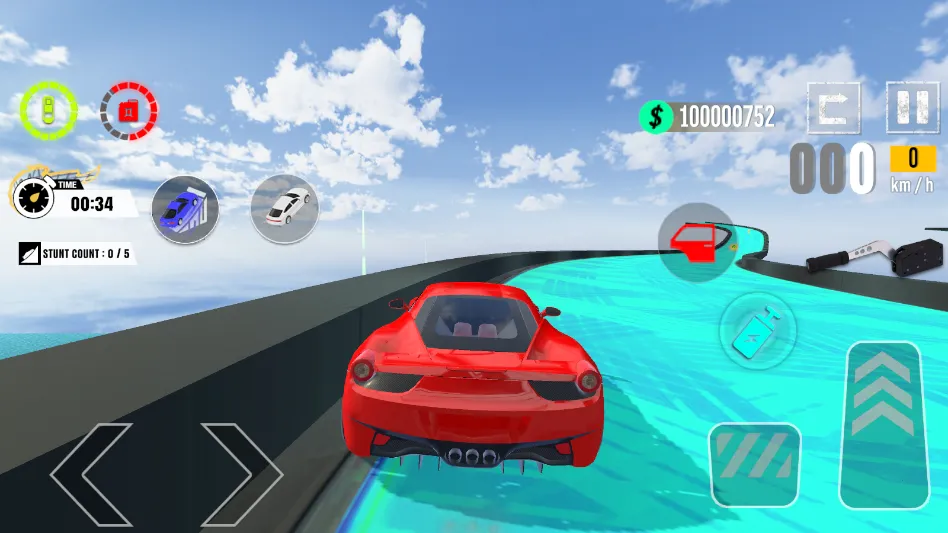Select the blue car ramp stunt icon
Screen dimensions: 948x533
[185, 209]
